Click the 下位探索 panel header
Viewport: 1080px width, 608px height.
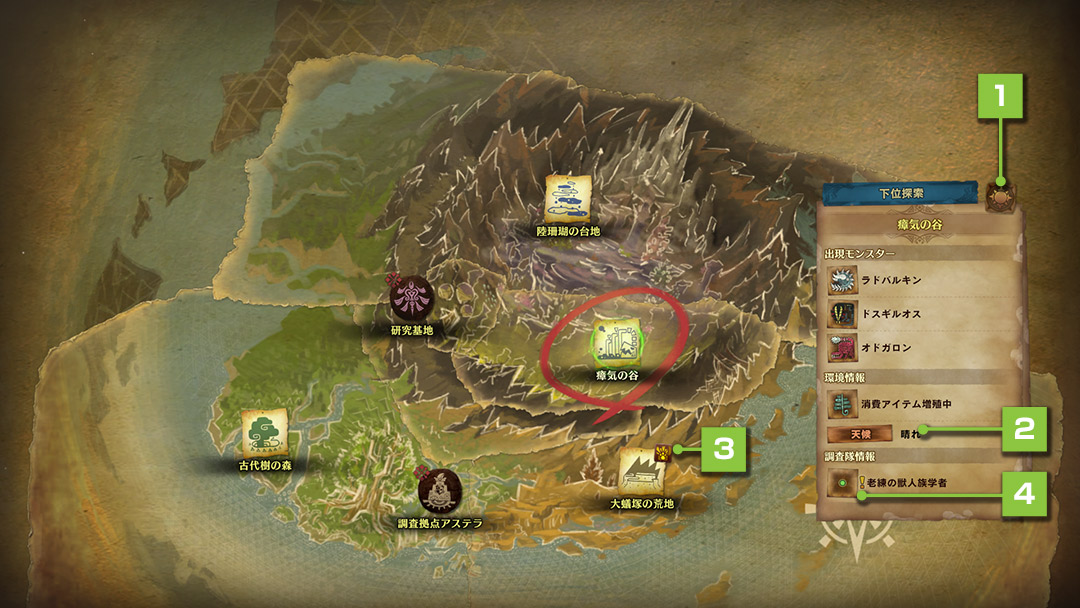click(x=900, y=191)
